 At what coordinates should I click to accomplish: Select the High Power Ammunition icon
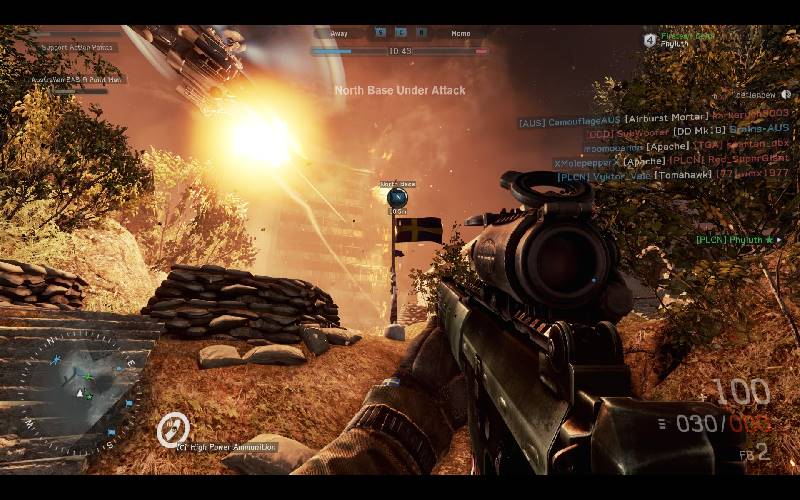pyautogui.click(x=172, y=431)
